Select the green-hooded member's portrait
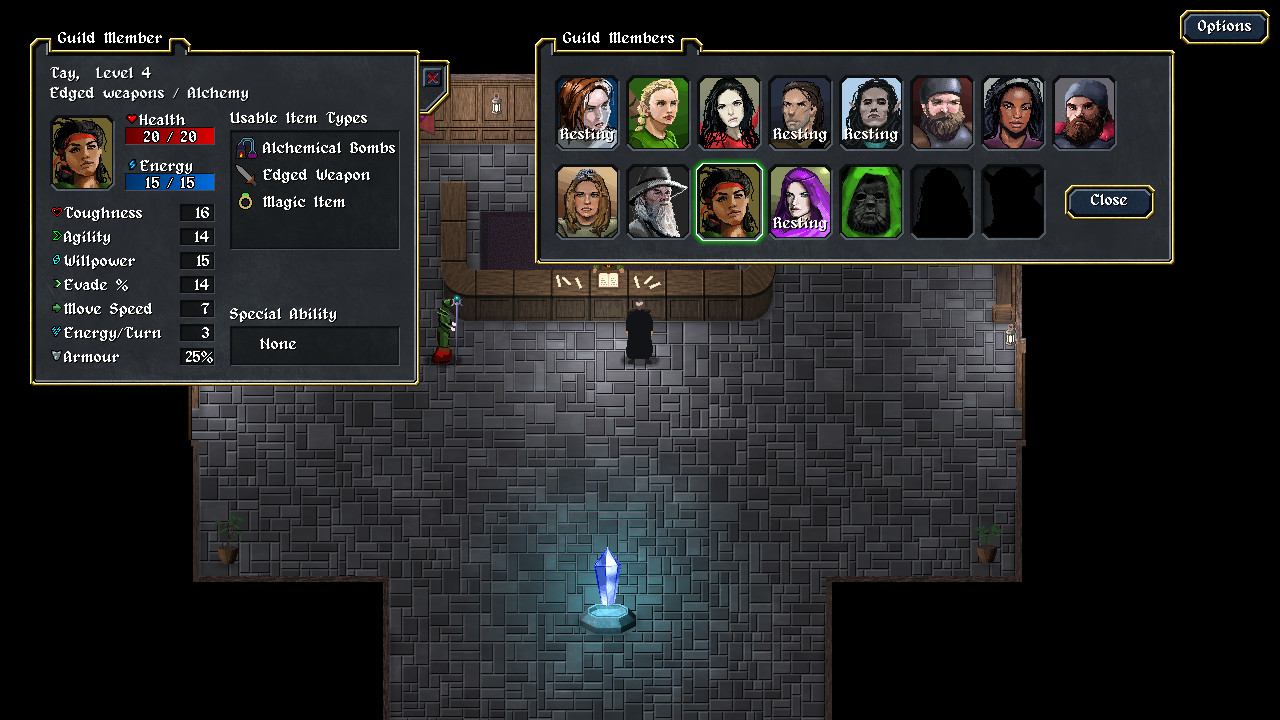The height and width of the screenshot is (720, 1280). click(871, 201)
